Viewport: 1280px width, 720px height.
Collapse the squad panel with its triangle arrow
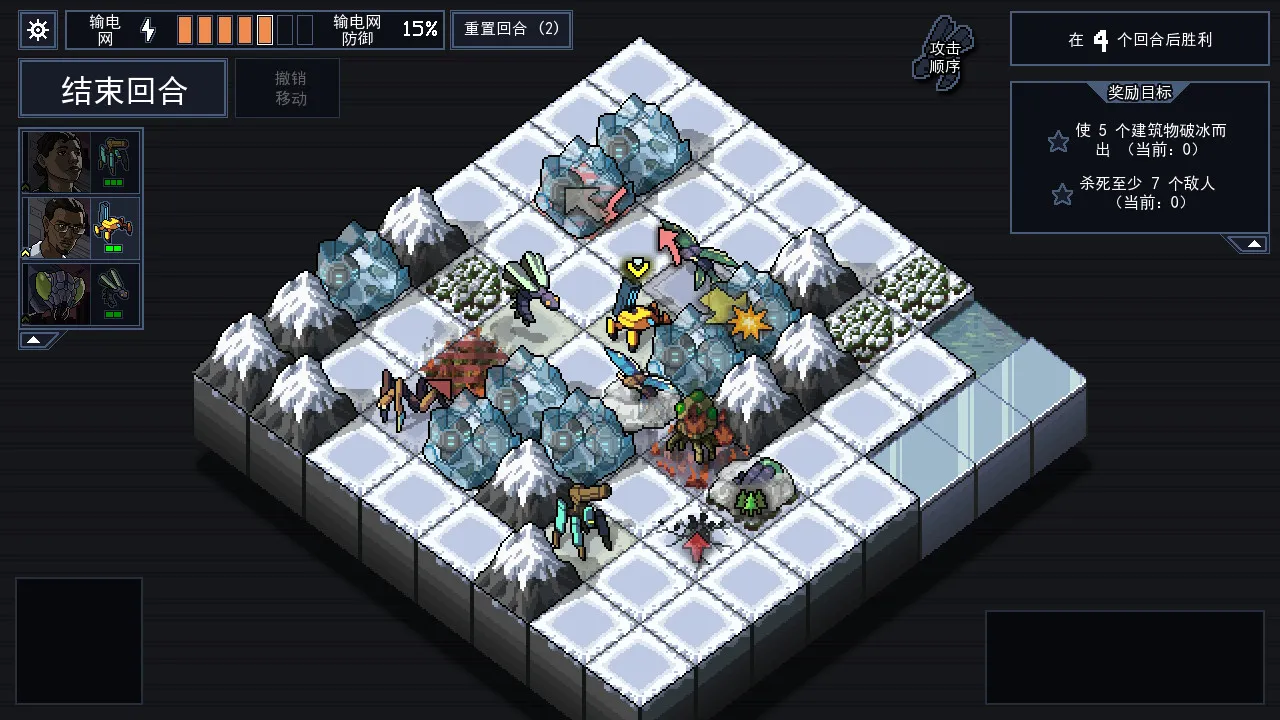(x=32, y=339)
